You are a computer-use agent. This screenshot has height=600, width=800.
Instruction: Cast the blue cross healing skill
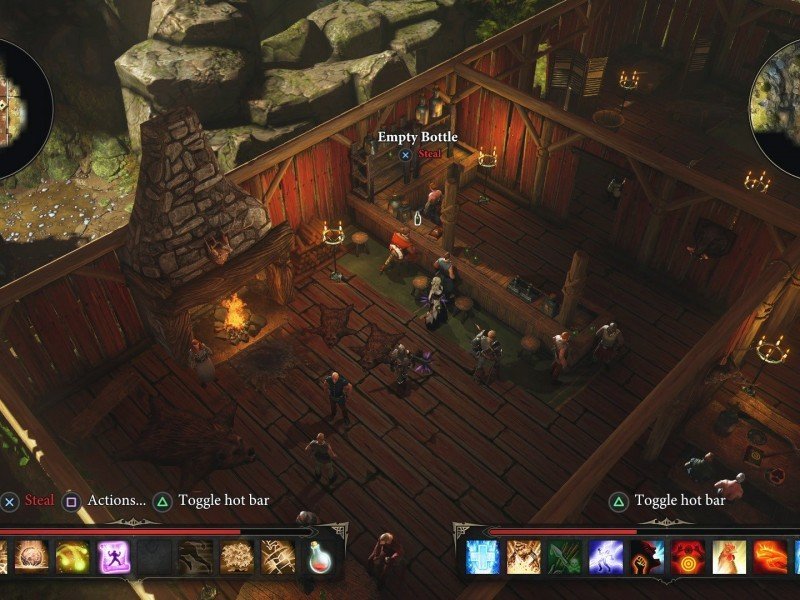[483, 557]
